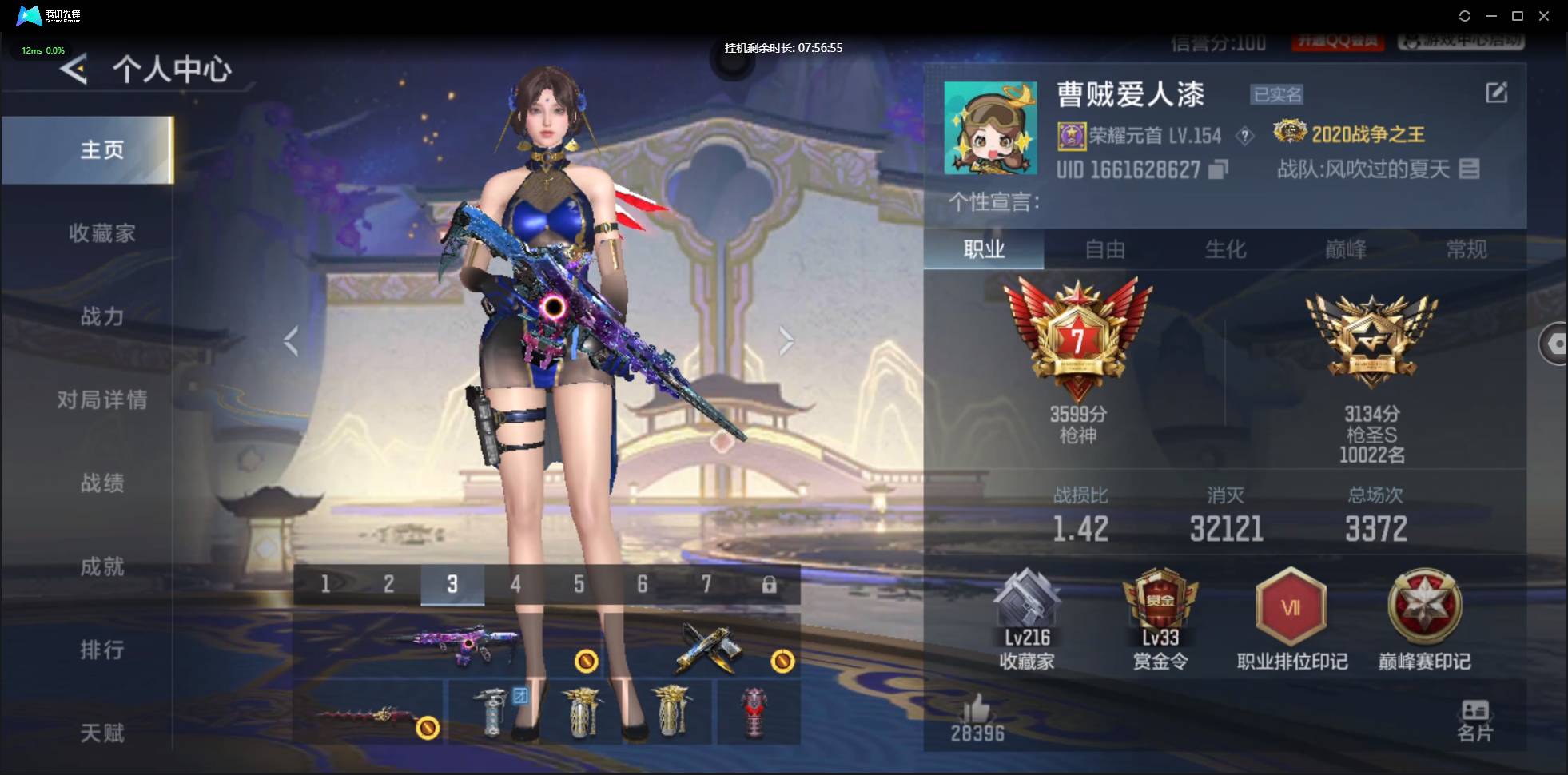Browse next character with right arrow
Screen dimensions: 1568x775
pyautogui.click(x=787, y=340)
